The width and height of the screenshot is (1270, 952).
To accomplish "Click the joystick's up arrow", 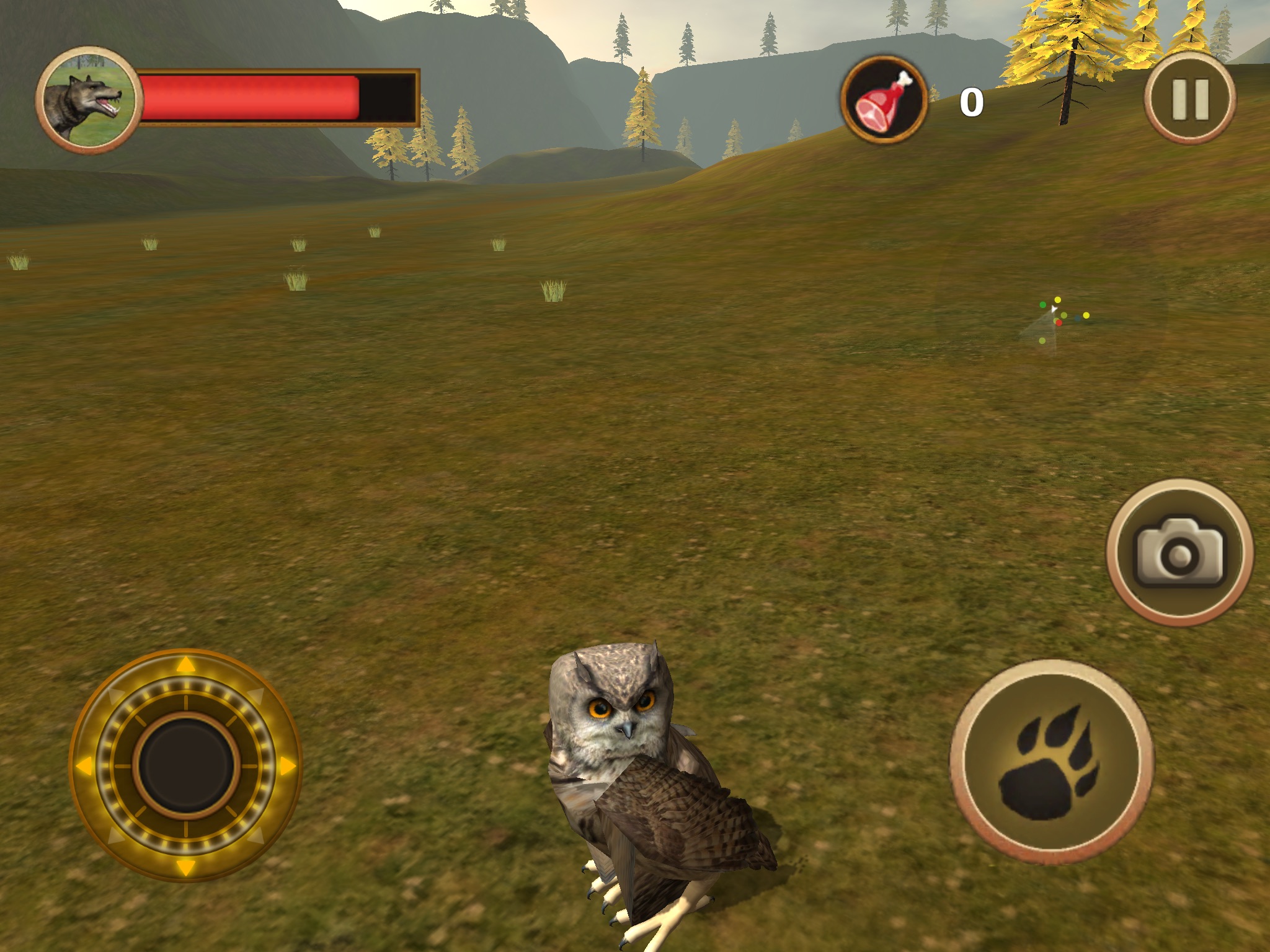I will [x=185, y=666].
